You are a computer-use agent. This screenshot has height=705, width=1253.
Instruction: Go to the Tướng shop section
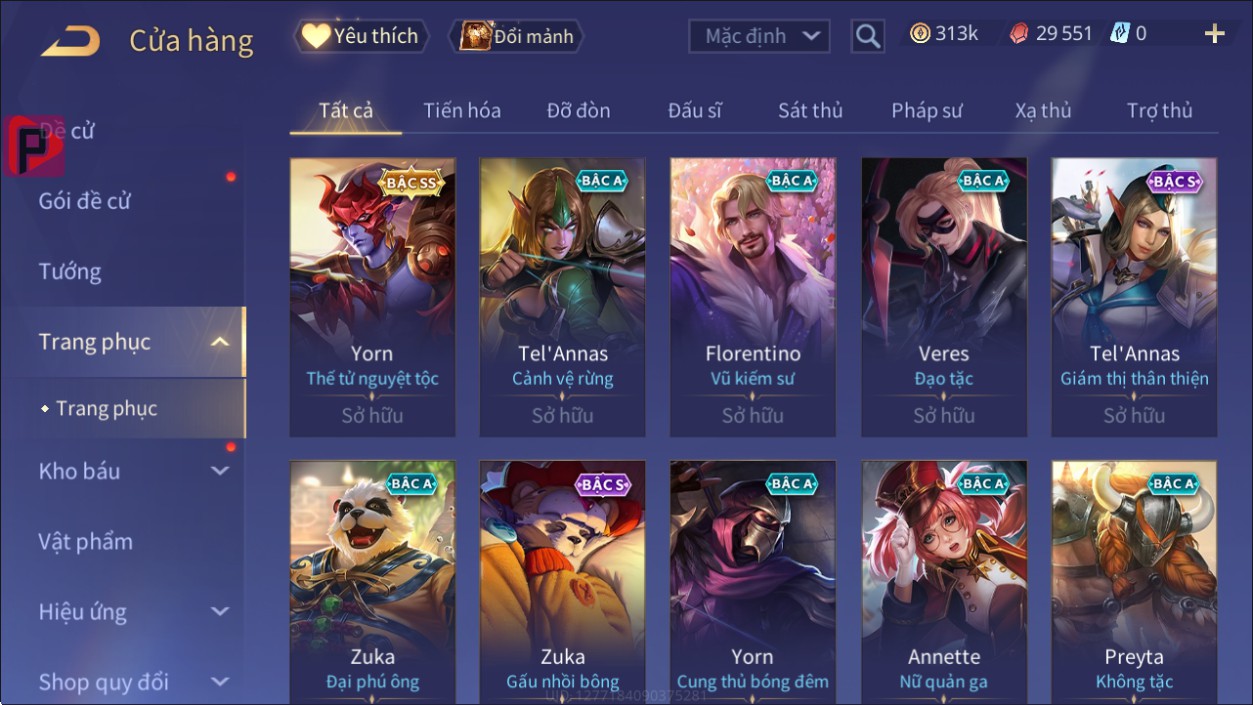[x=70, y=272]
